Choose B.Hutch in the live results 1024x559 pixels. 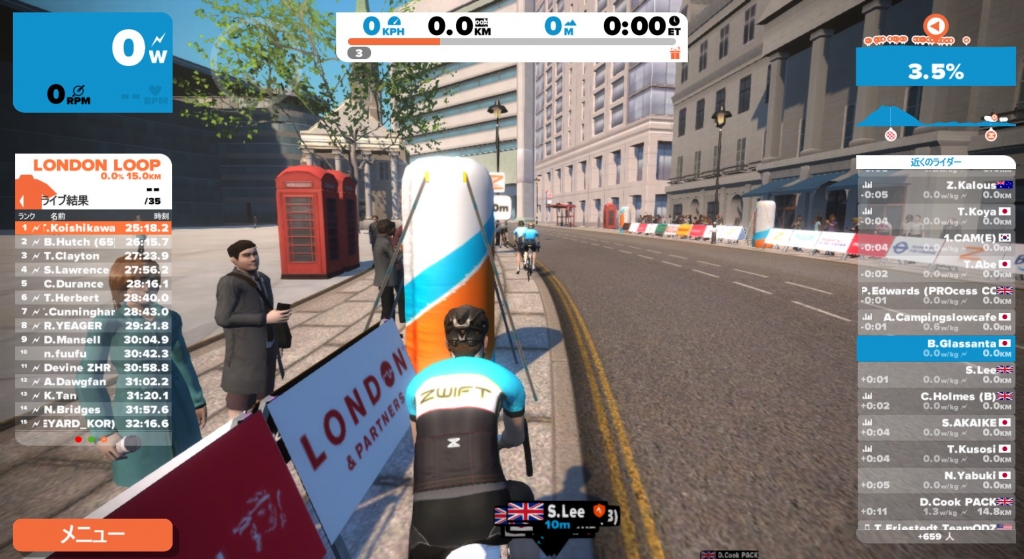point(93,241)
